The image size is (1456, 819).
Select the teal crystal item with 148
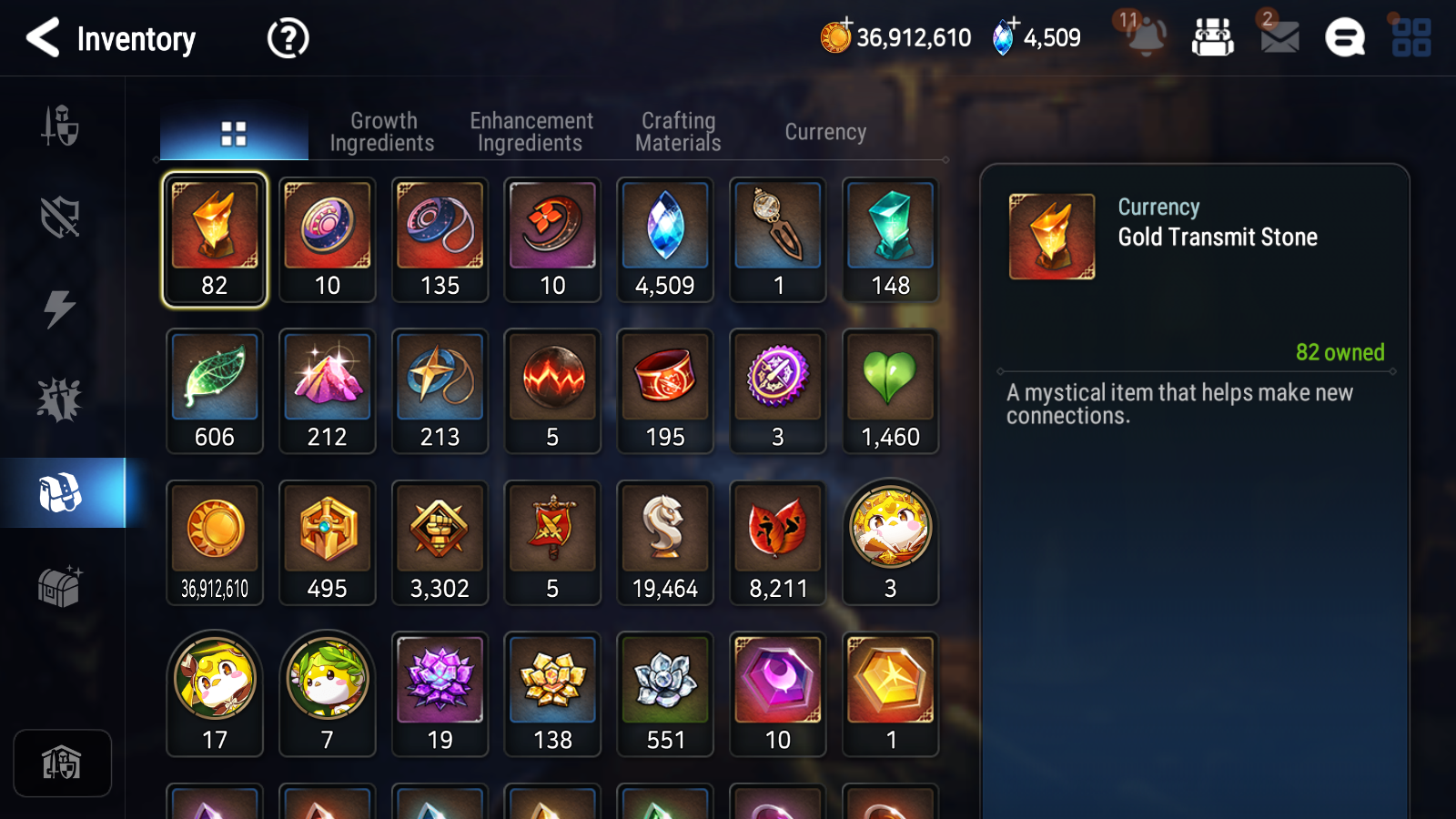click(890, 240)
